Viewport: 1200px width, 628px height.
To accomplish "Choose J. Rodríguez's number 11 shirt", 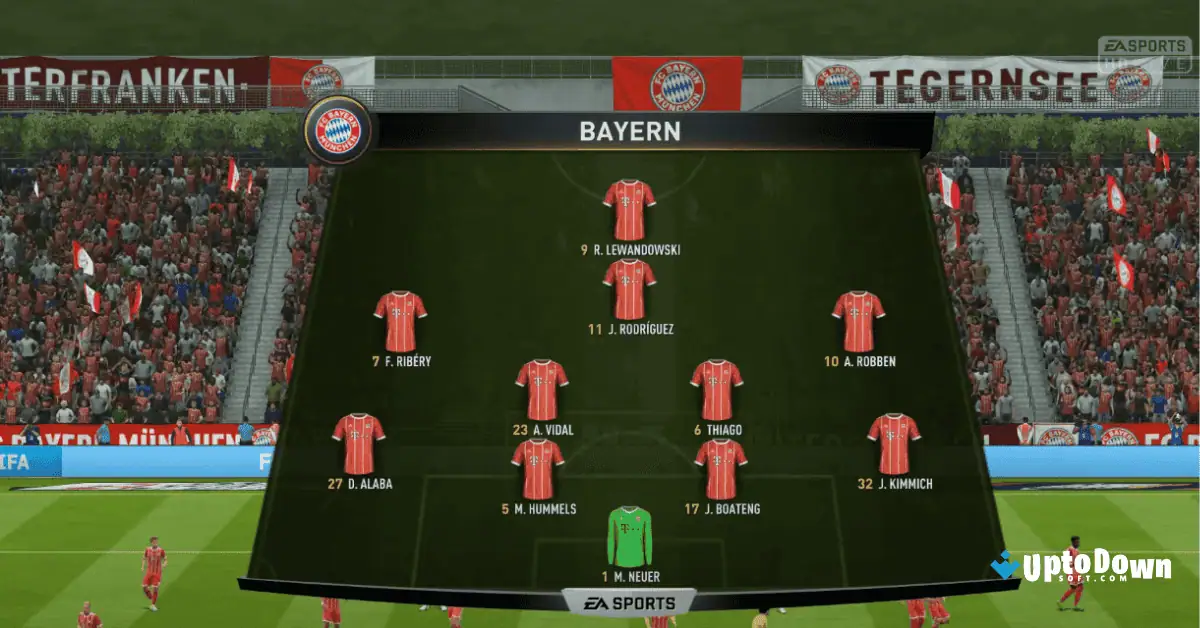I will [629, 289].
